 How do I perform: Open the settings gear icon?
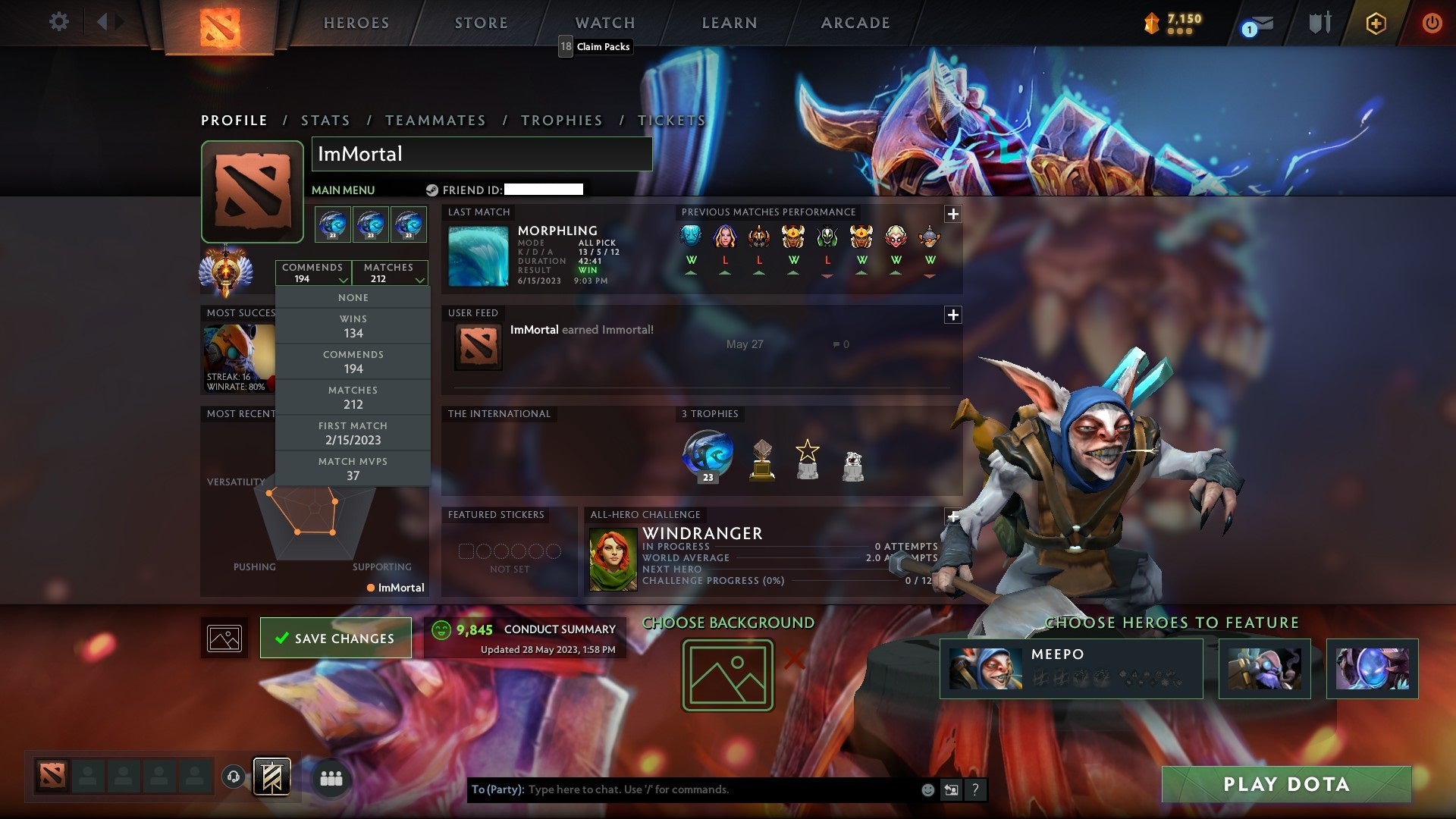coord(59,23)
